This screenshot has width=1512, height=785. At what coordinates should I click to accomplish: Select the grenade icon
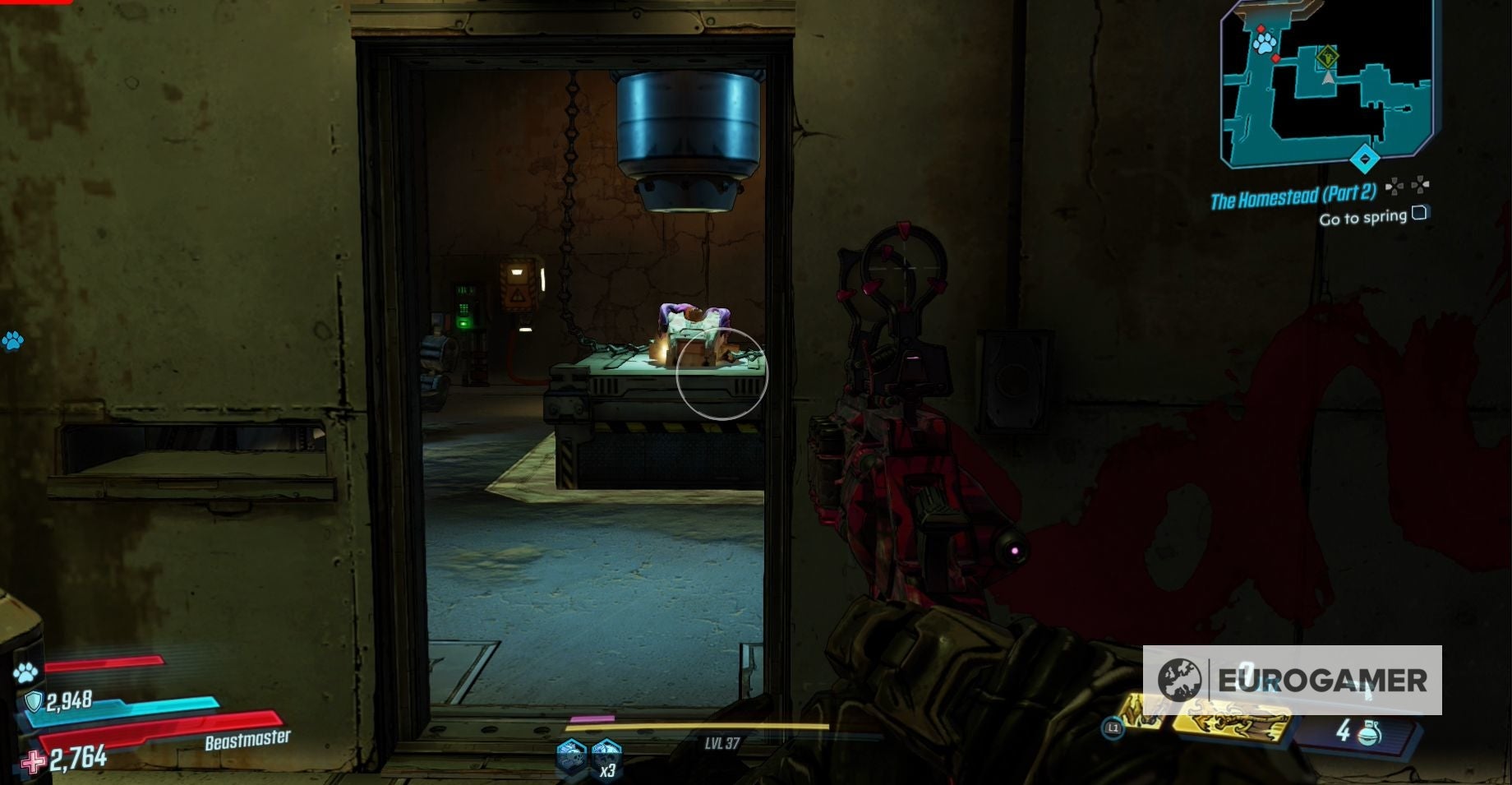tap(1370, 732)
